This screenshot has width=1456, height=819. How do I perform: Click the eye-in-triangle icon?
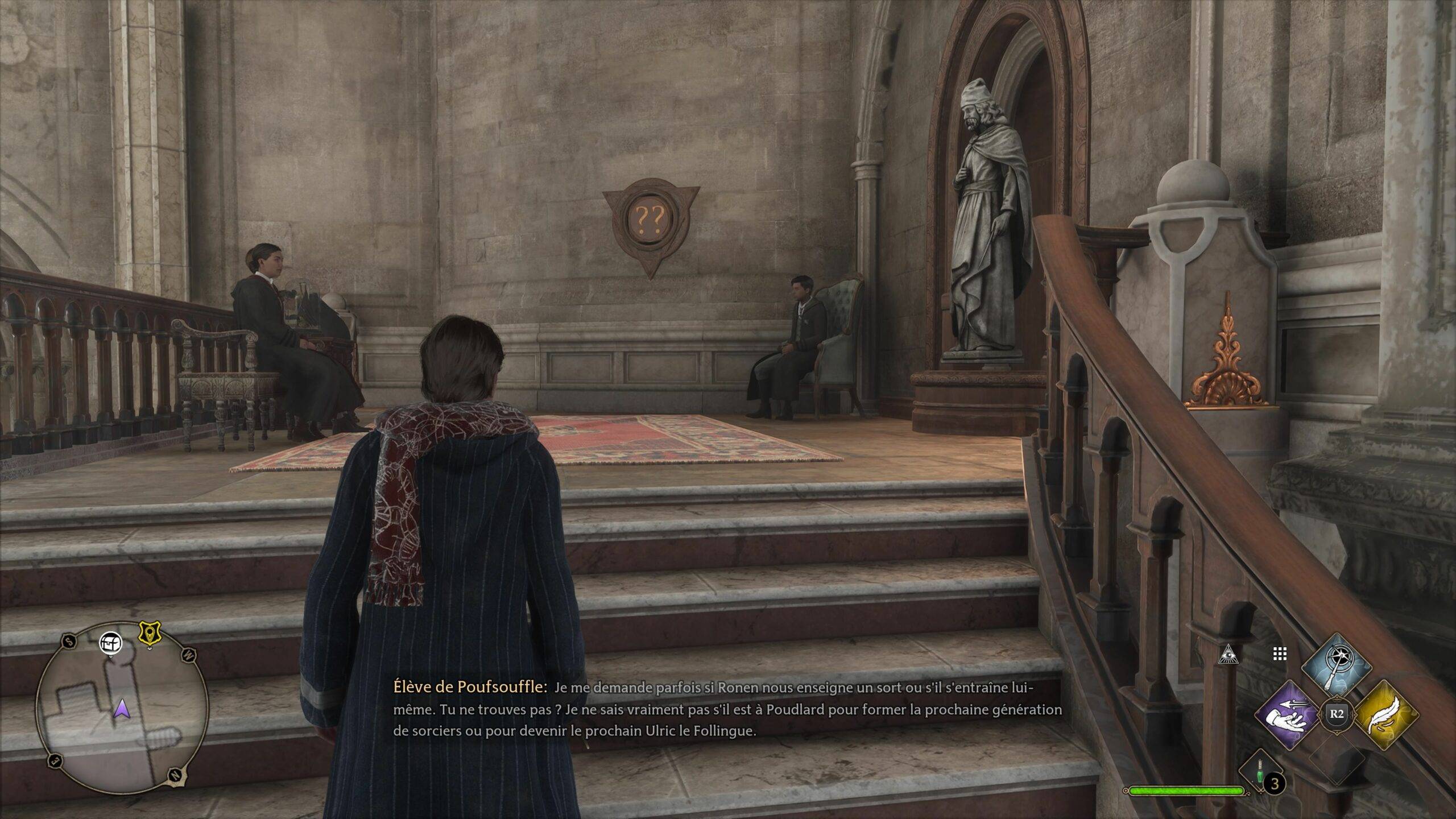click(1228, 656)
